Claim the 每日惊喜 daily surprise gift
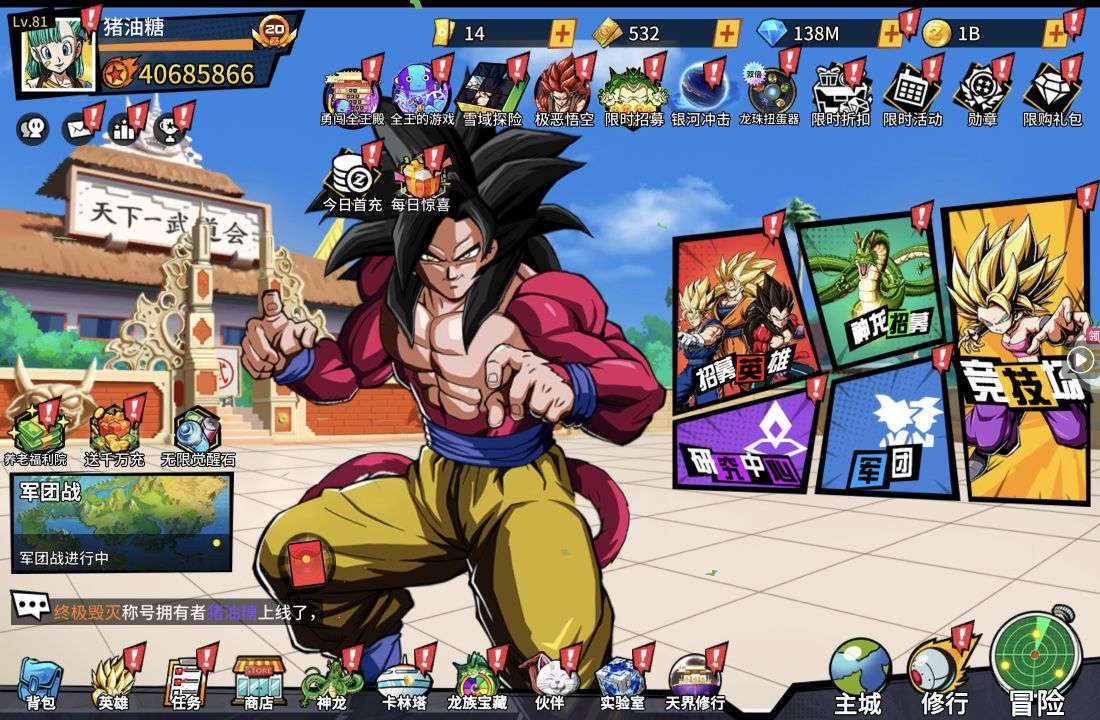 tap(420, 180)
